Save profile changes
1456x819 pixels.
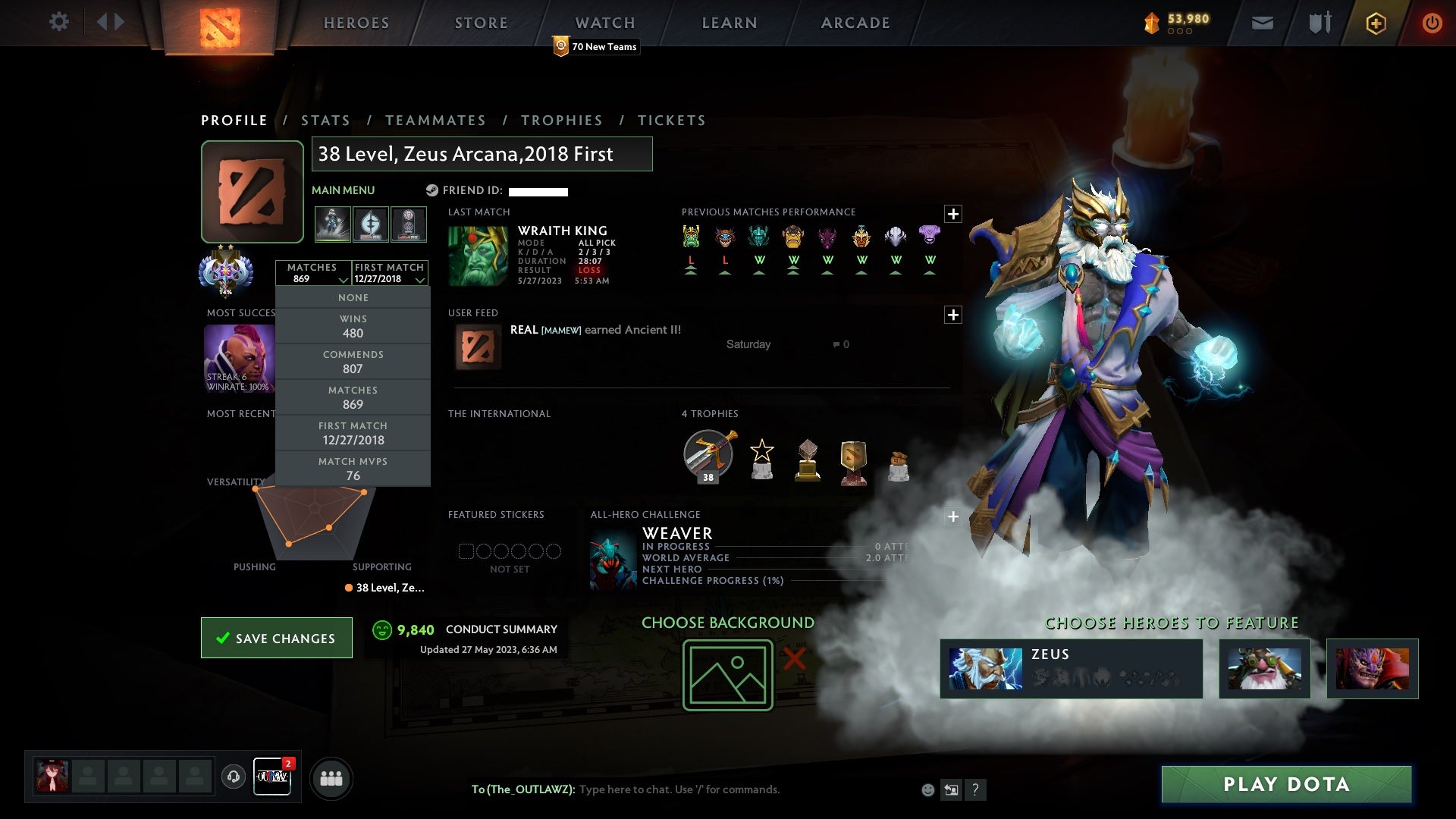pyautogui.click(x=277, y=638)
